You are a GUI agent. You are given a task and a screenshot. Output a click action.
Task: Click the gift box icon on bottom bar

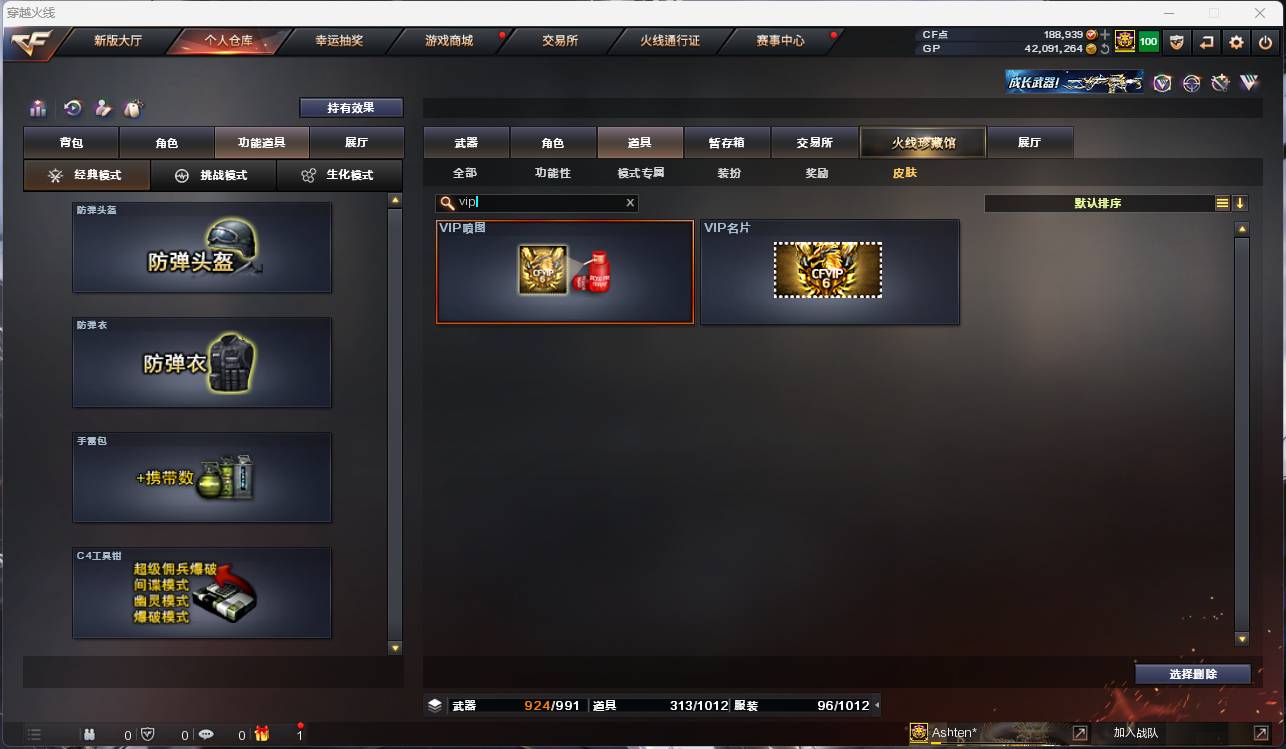(261, 733)
